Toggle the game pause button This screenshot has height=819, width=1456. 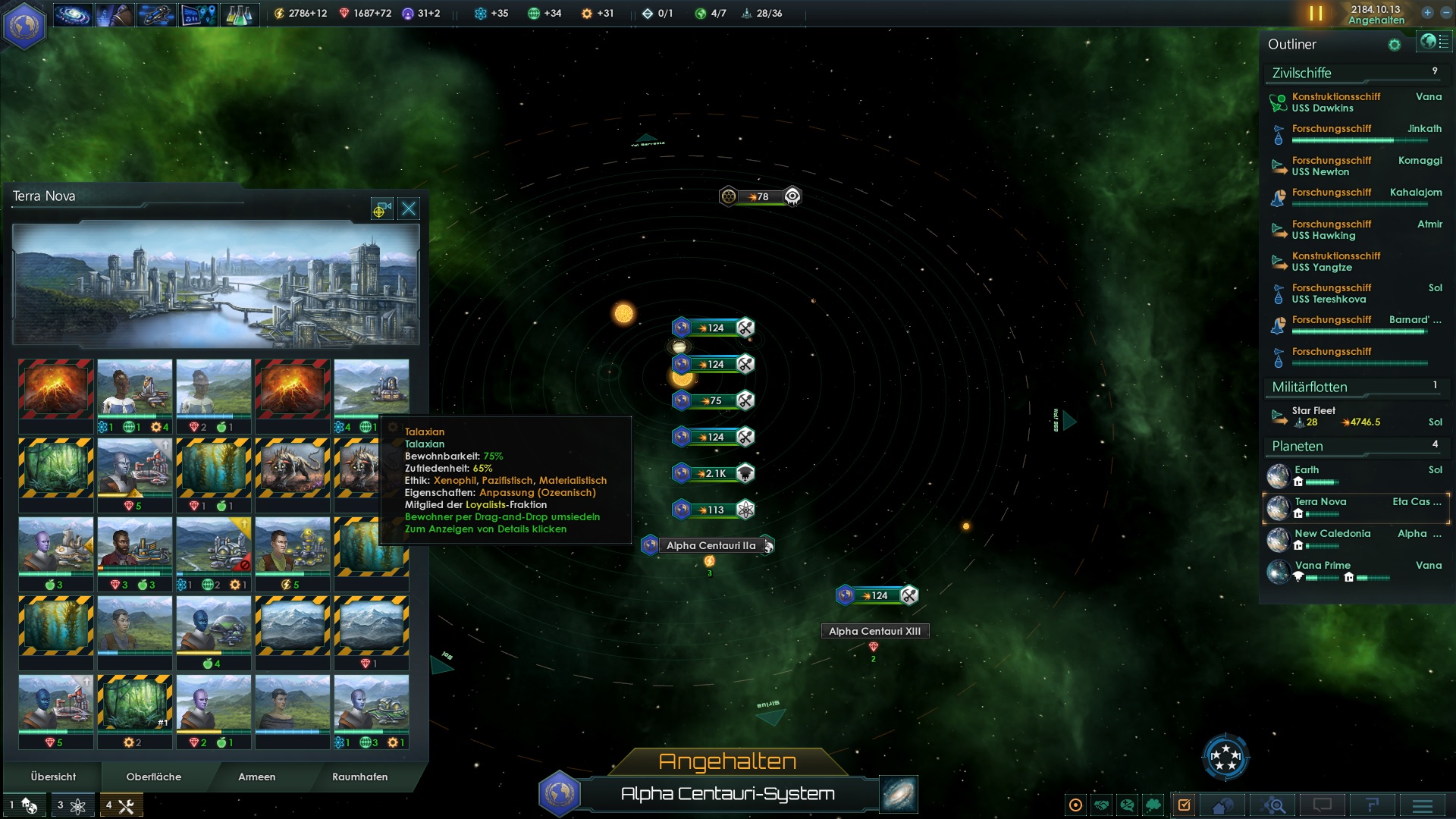1316,14
